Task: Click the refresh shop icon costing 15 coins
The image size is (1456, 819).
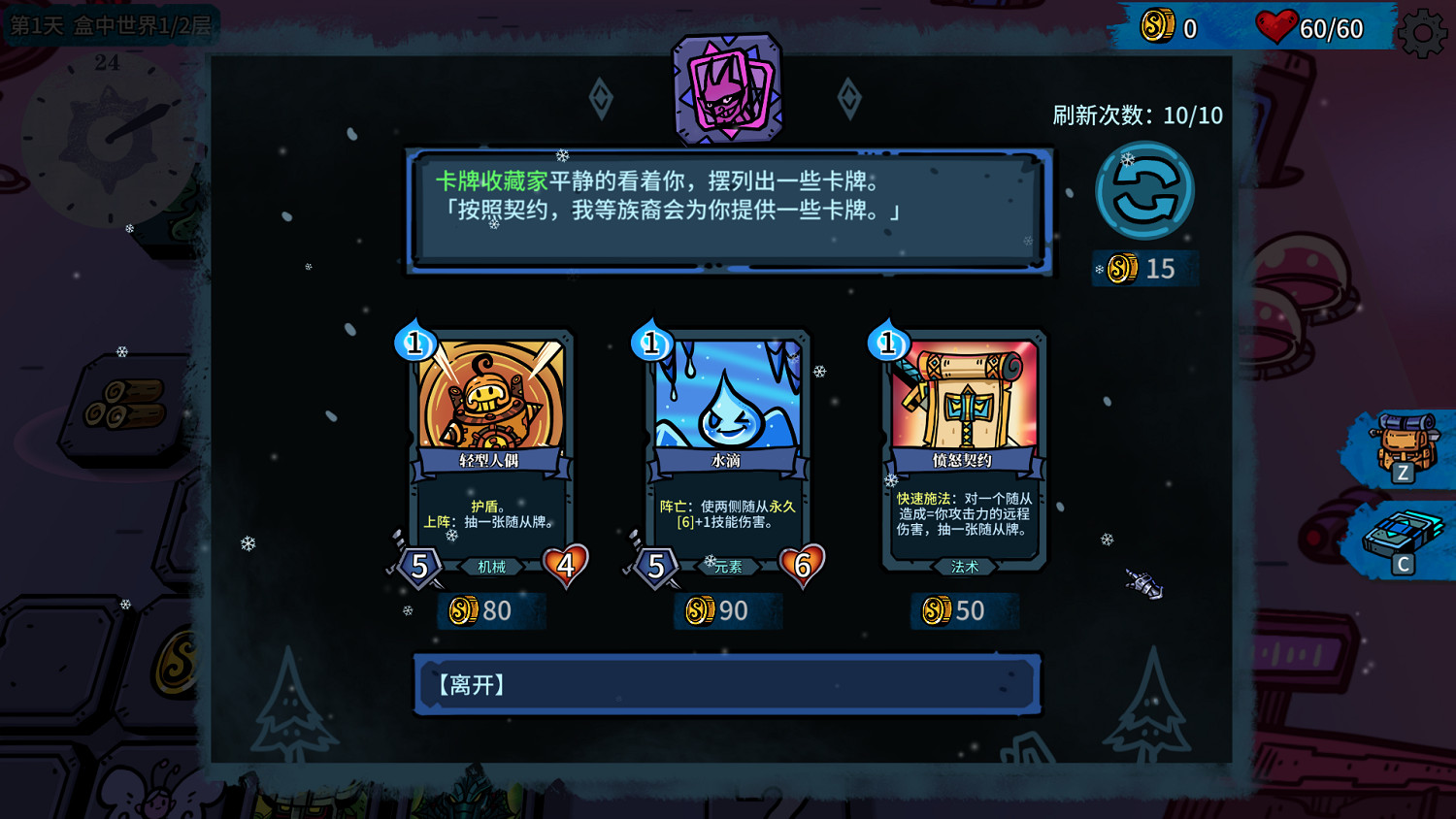Action: [1145, 188]
